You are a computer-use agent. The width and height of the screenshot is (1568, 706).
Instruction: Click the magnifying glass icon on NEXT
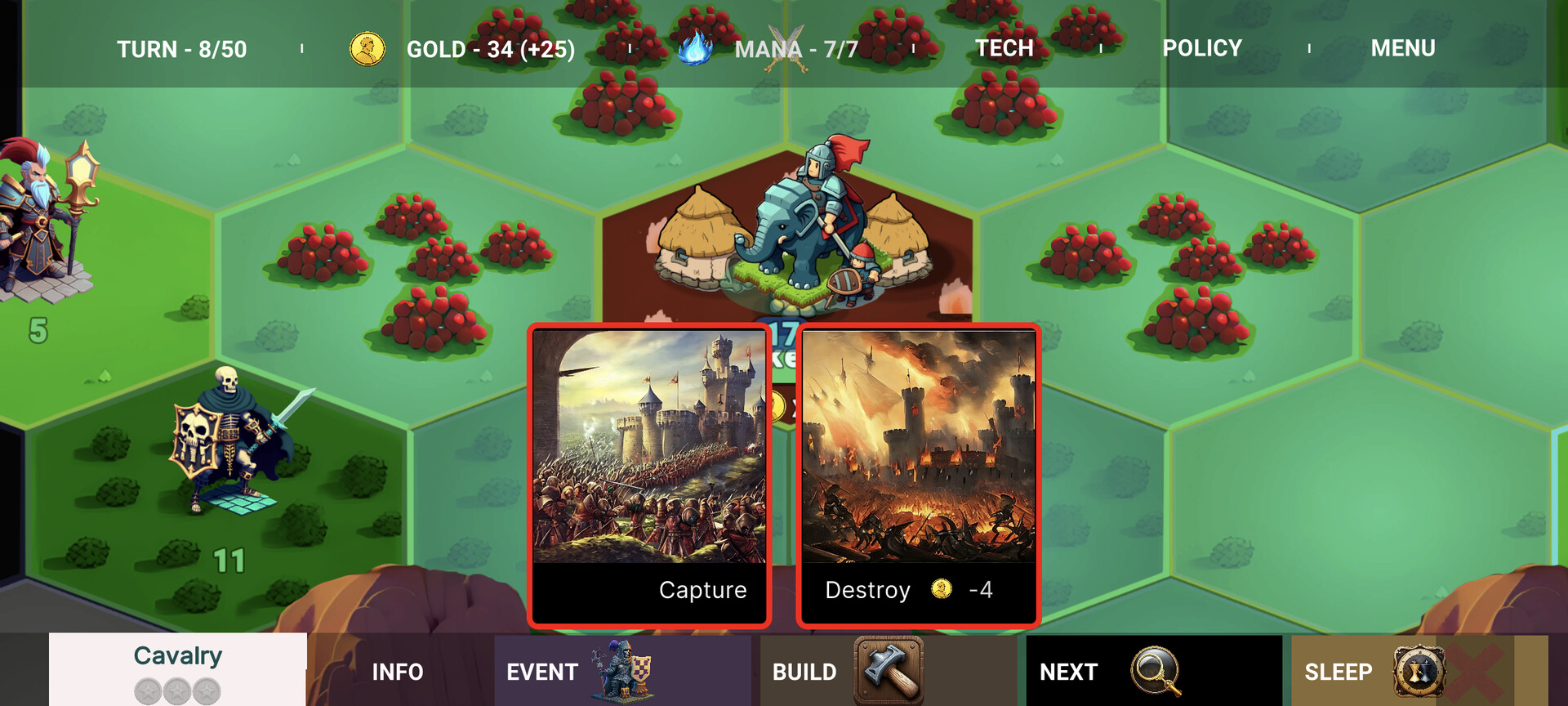point(1157,672)
